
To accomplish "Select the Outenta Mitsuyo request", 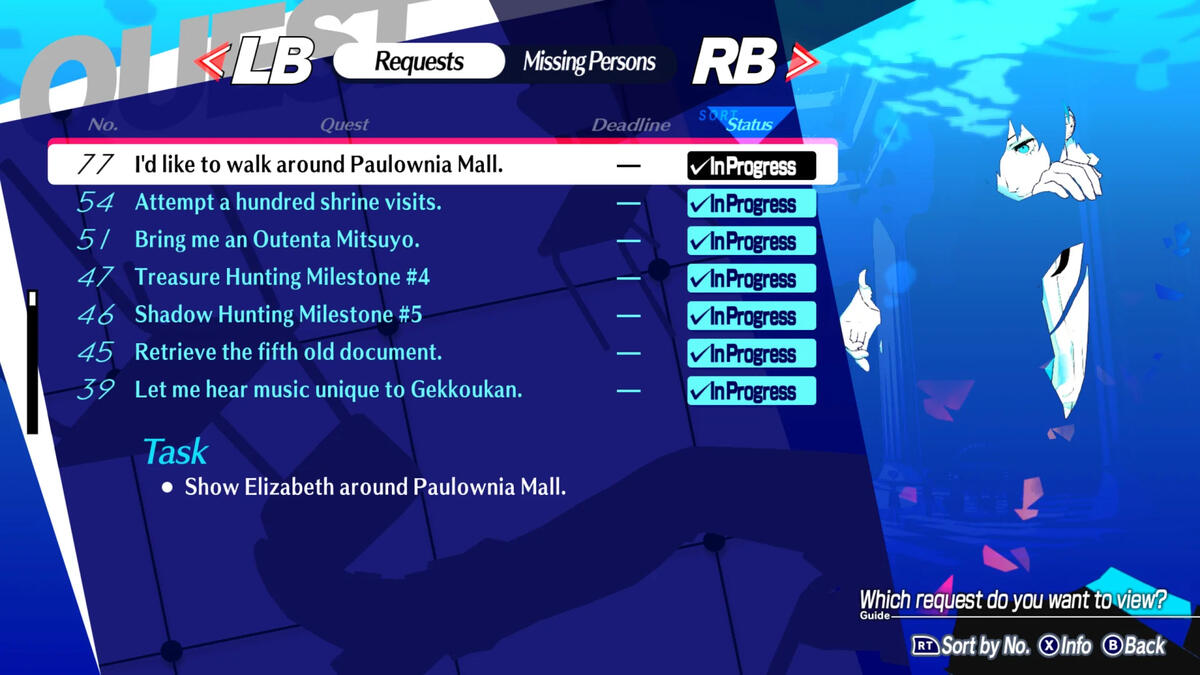I will (x=277, y=240).
